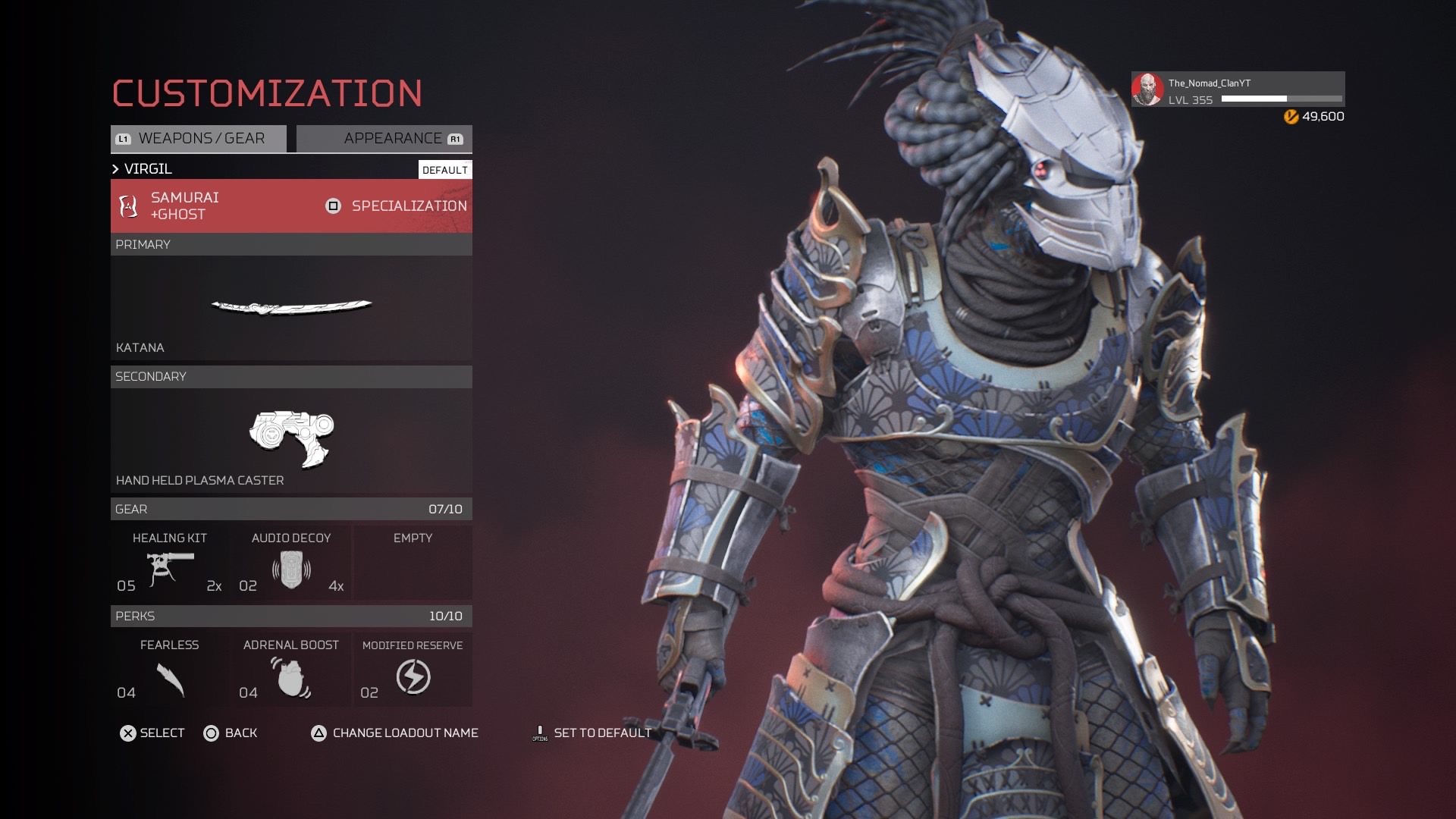Choose the Samurai +Ghost class row

220,206
